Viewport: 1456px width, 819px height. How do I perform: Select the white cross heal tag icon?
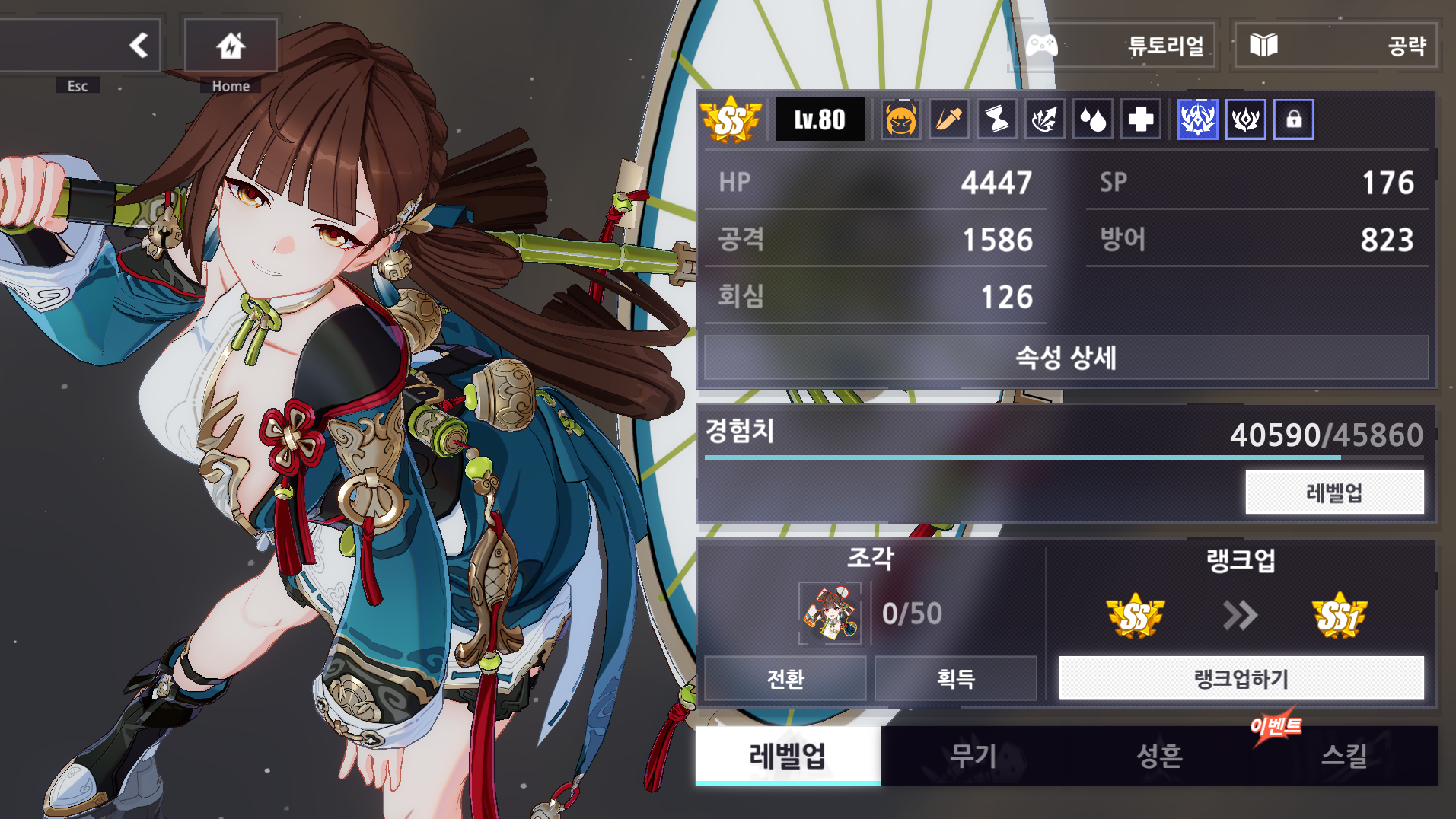[1140, 120]
